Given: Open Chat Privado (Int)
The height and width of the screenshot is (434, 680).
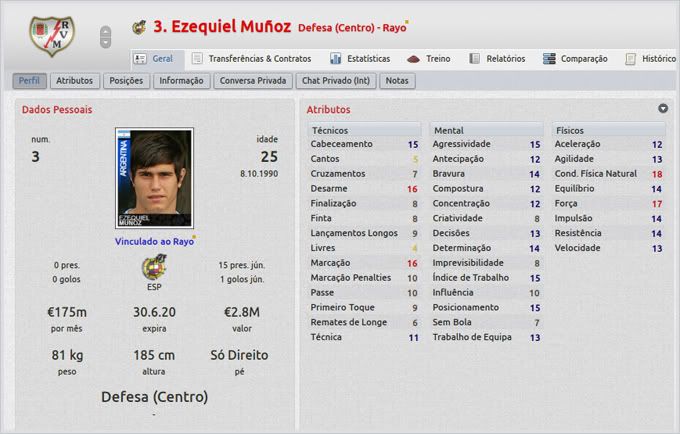Looking at the screenshot, I should [336, 80].
